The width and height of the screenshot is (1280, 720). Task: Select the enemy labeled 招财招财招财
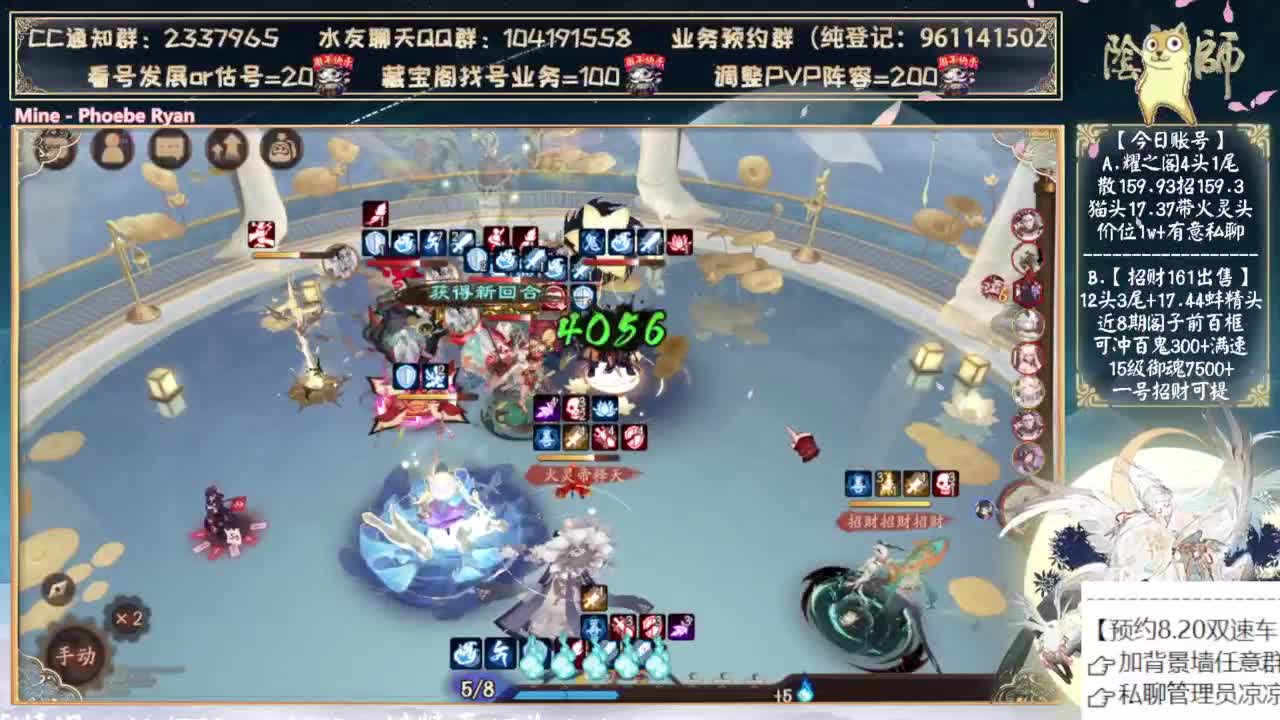tap(895, 520)
